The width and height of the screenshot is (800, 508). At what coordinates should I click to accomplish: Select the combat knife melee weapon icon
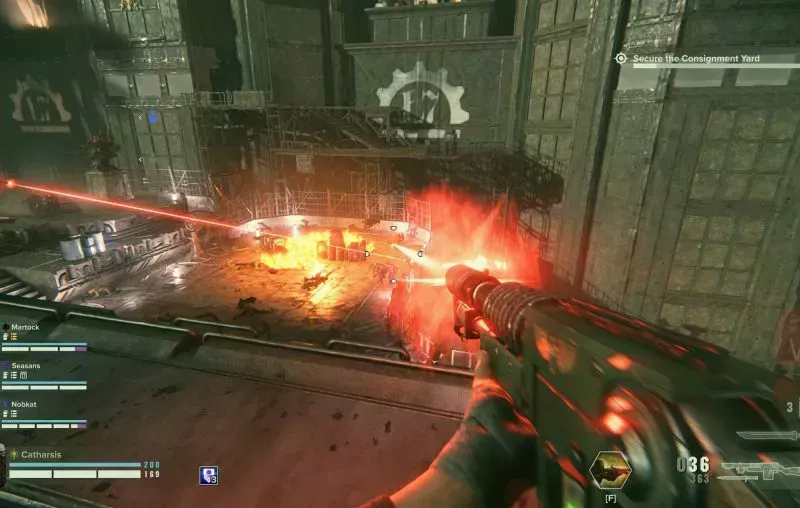(765, 435)
